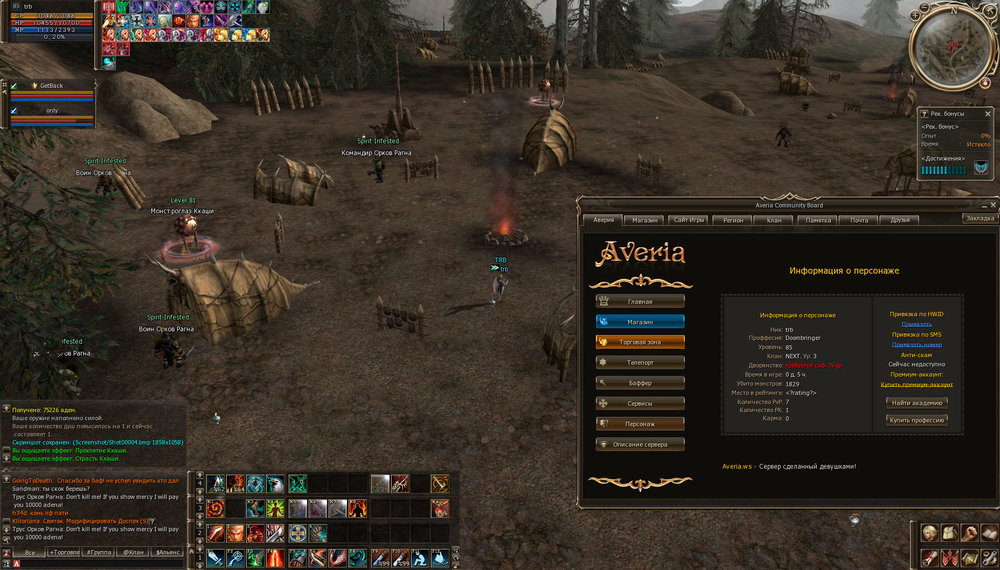Viewport: 1000px width, 570px height.
Task: Open the Сервисы menu entry
Action: (x=641, y=403)
